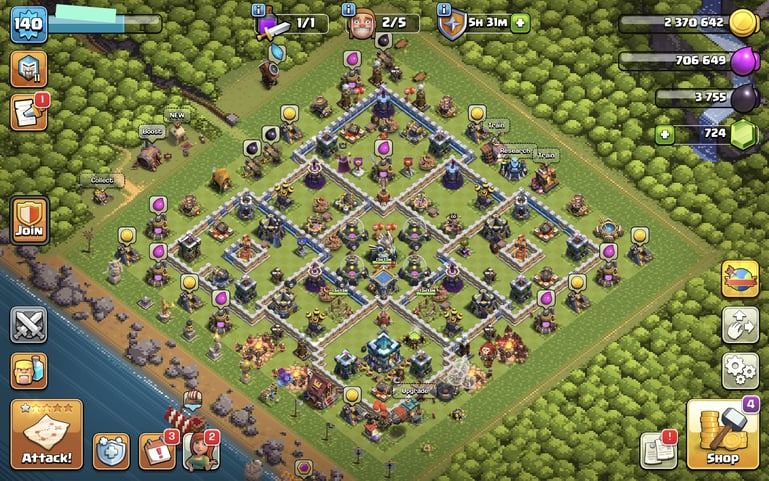
Task: Extend shield with the green plus button
Action: 520,23
